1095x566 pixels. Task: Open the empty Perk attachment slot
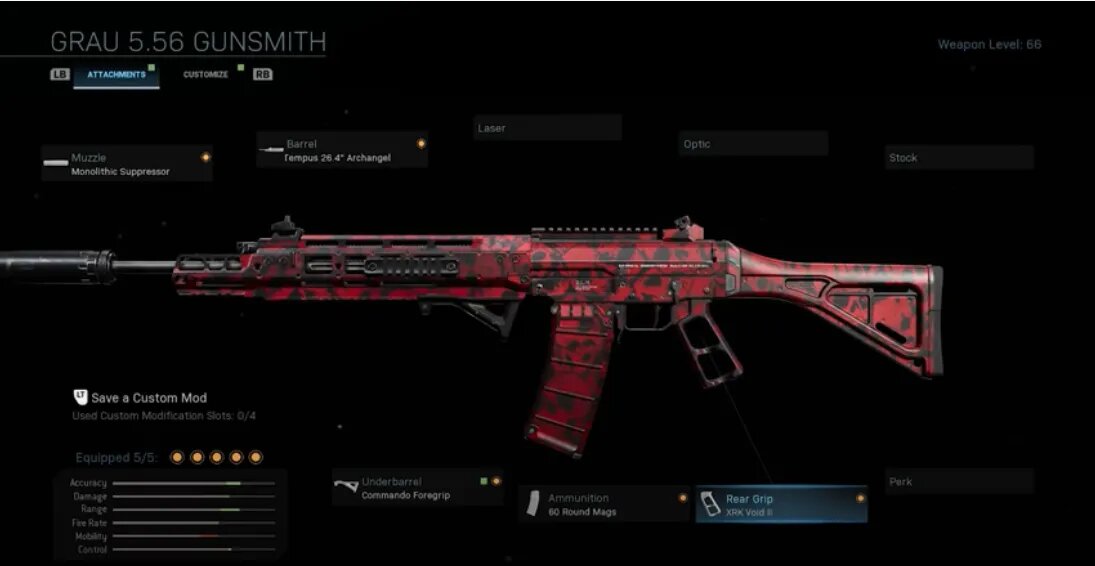[959, 482]
